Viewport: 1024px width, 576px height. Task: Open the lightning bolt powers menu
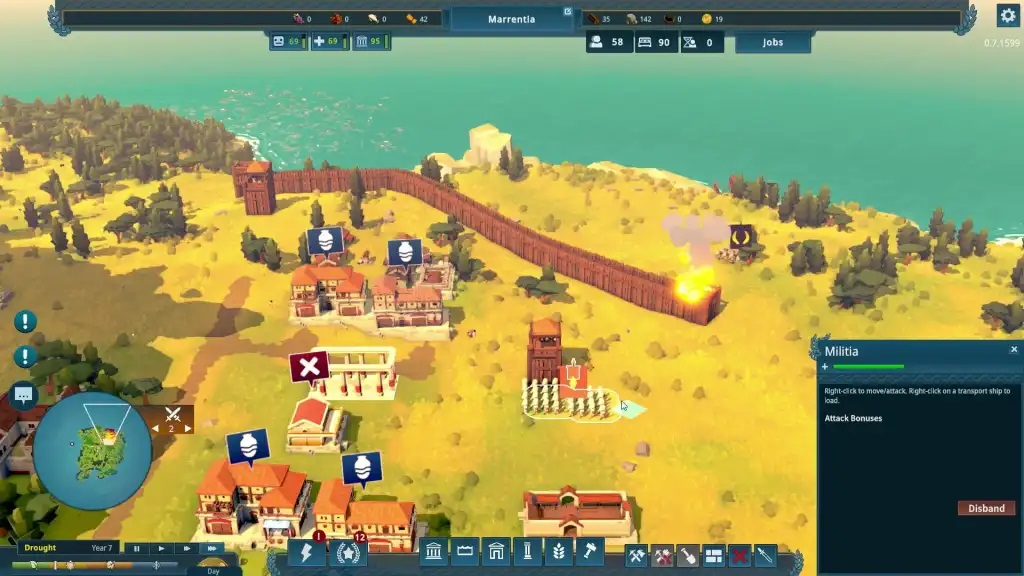(x=306, y=553)
